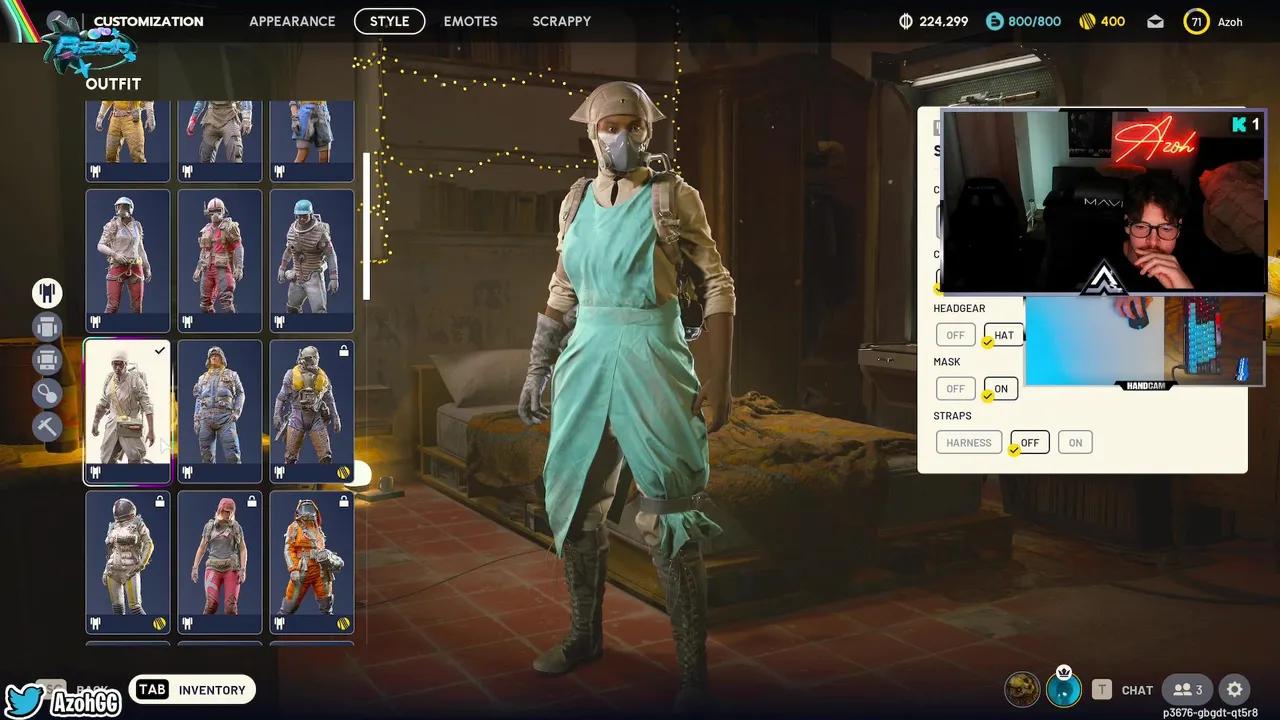Image resolution: width=1280 pixels, height=720 pixels.
Task: Open the Inventory via the TAB button
Action: click(x=192, y=689)
